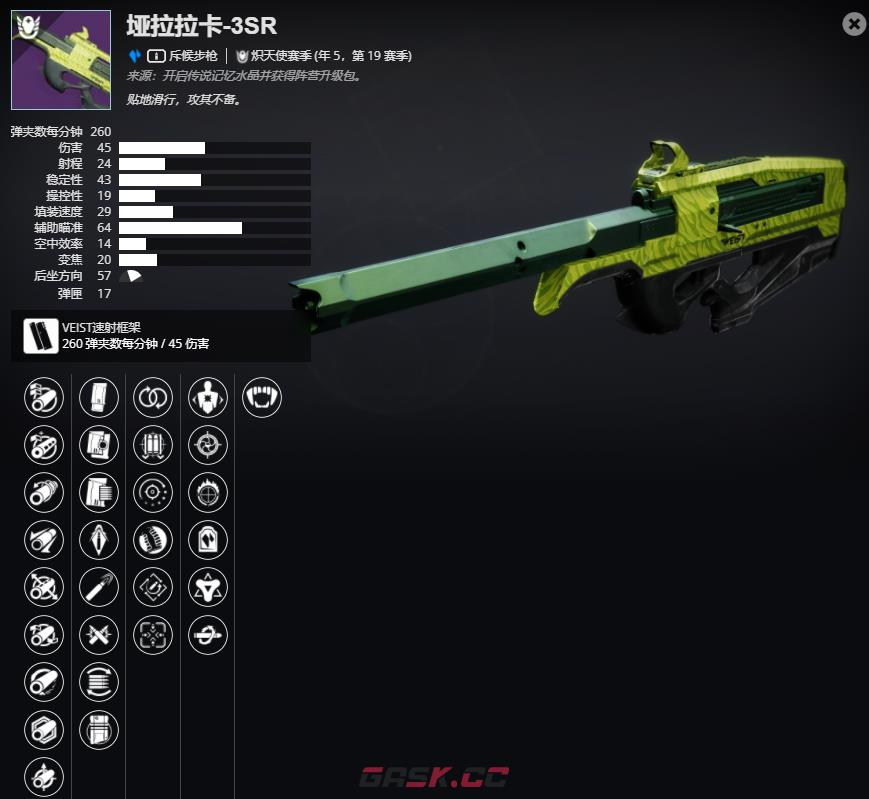Pick the single tracer bullet magazine perk

(x=99, y=587)
